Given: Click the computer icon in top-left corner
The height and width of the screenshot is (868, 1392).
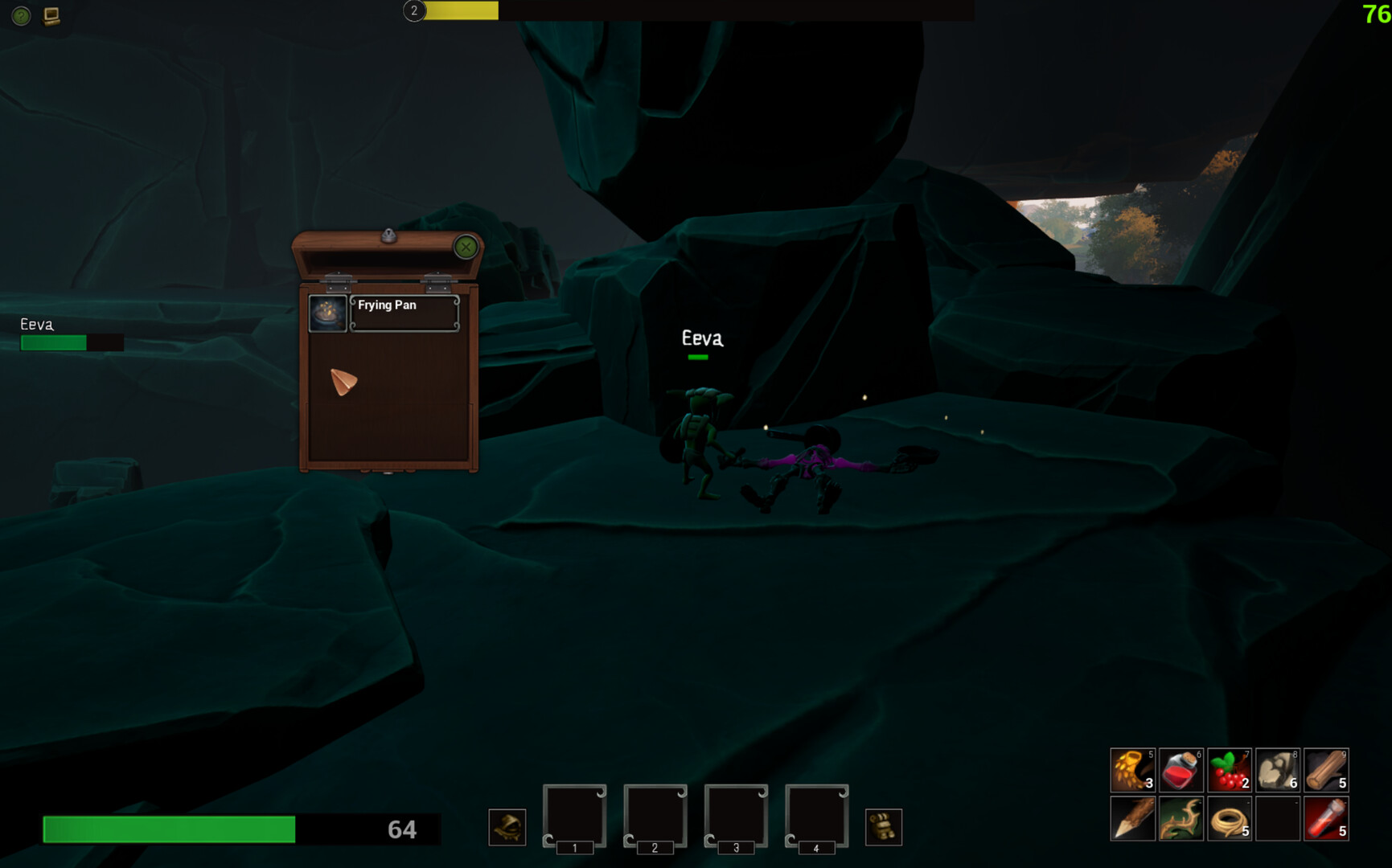Looking at the screenshot, I should click(52, 16).
